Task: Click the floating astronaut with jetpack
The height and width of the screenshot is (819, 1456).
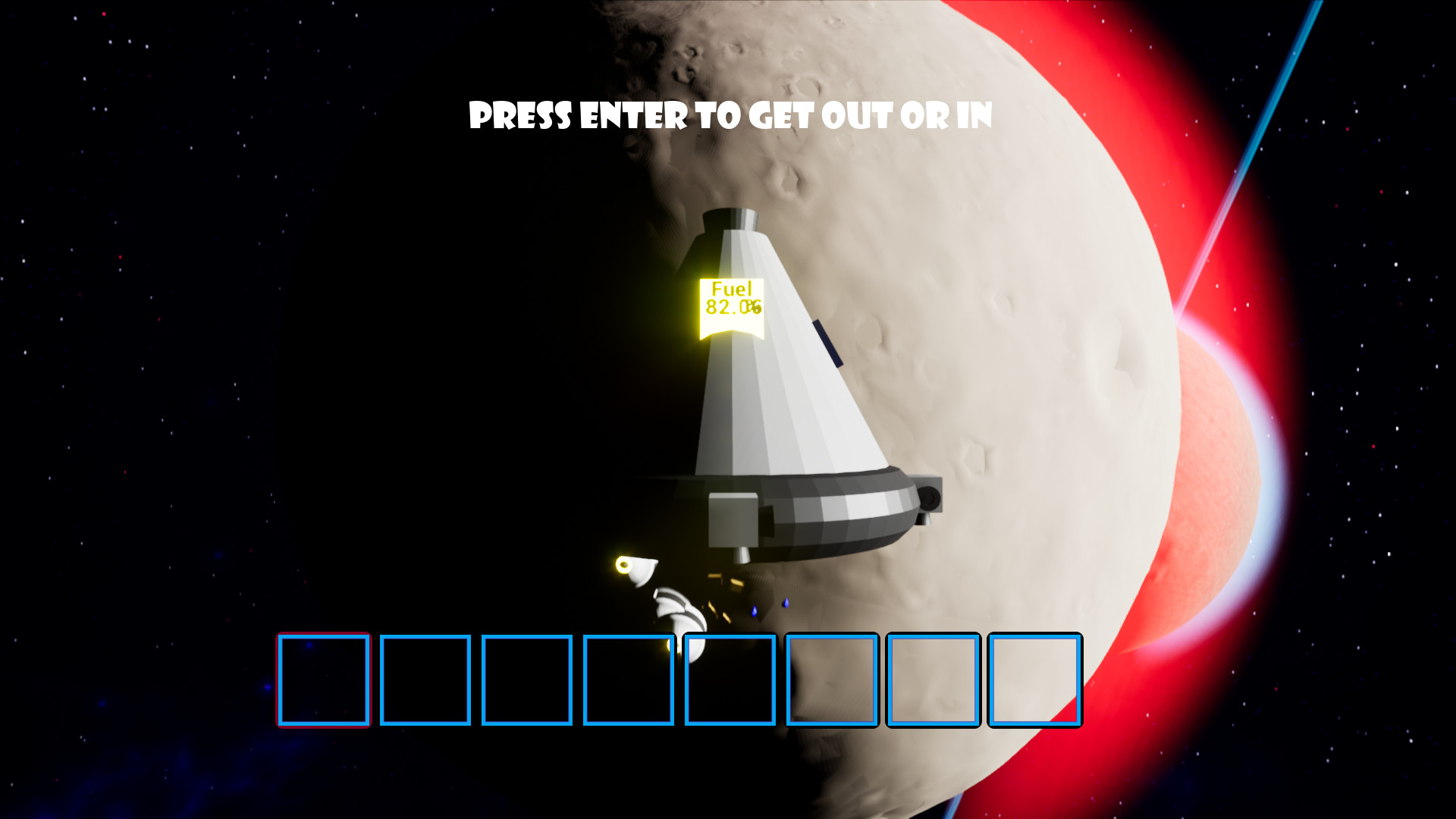Action: 667,599
